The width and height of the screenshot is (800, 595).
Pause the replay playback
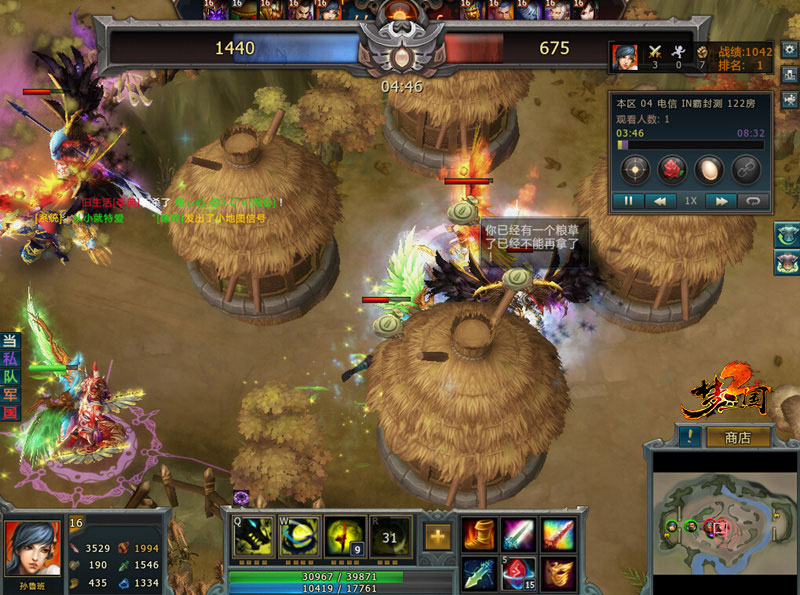tap(629, 200)
